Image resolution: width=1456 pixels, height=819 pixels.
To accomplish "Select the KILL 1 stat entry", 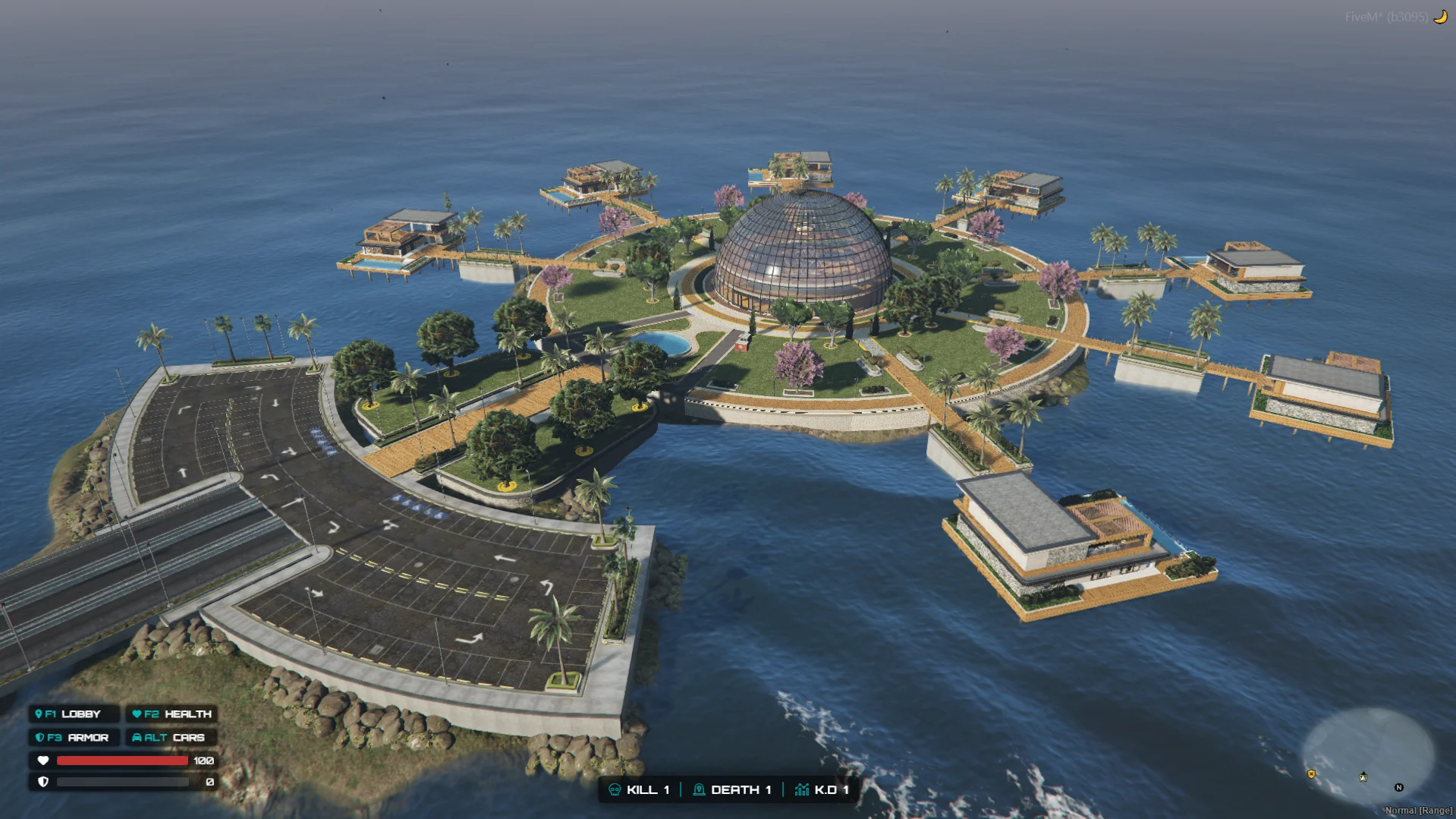I will [646, 789].
